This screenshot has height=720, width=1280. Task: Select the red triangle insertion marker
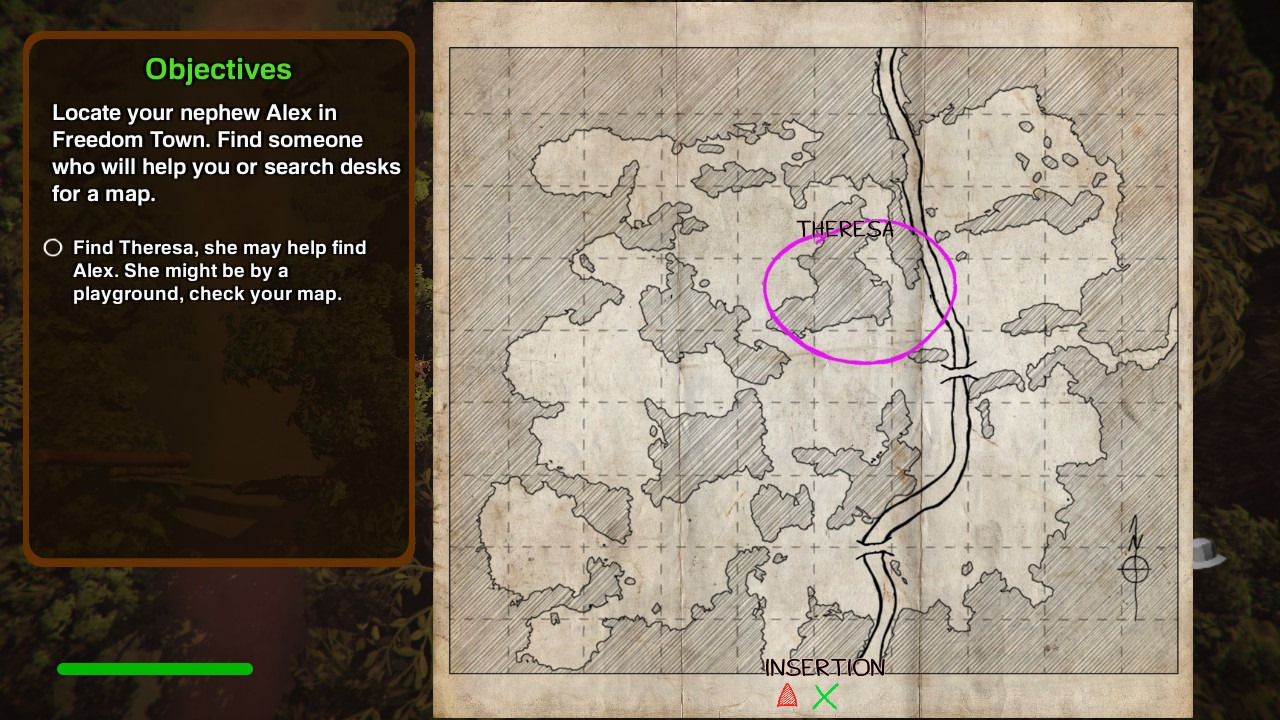point(787,696)
